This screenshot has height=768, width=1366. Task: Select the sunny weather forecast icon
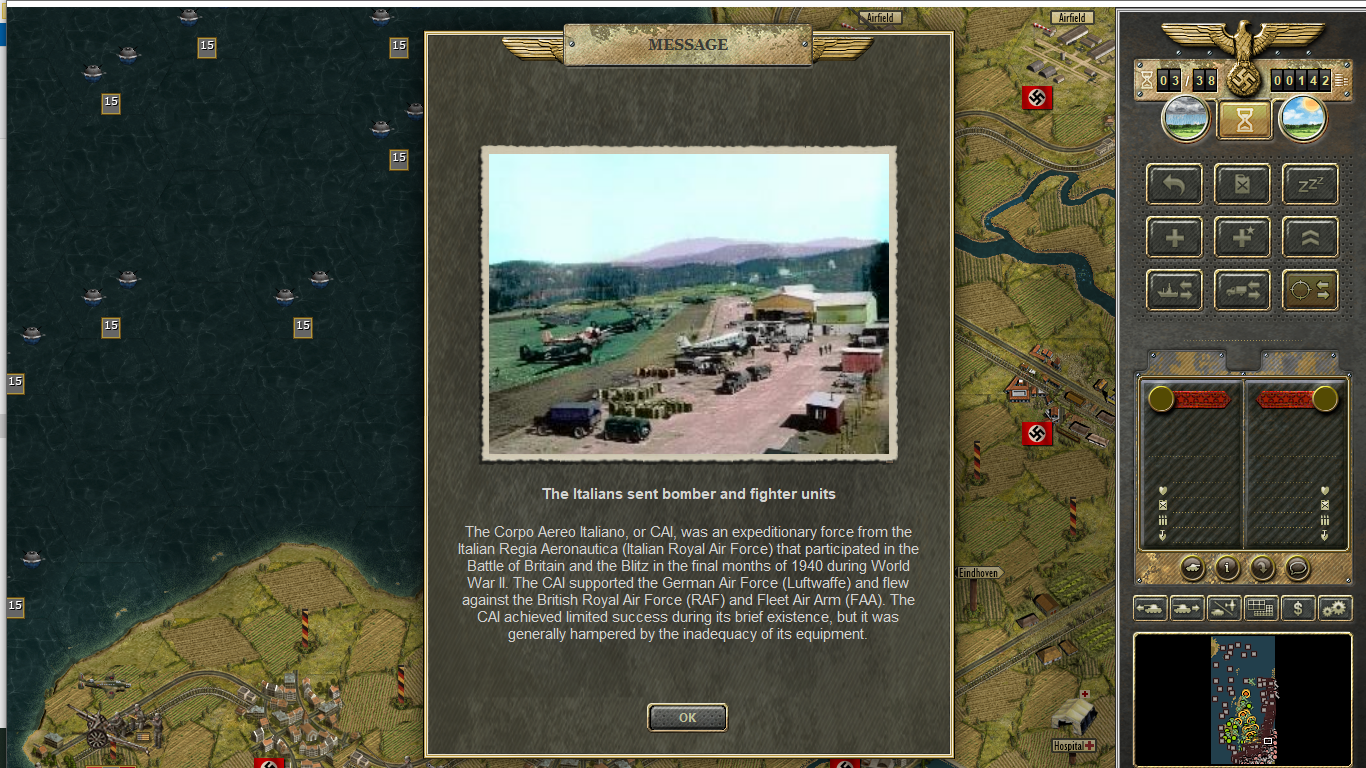click(x=1303, y=119)
